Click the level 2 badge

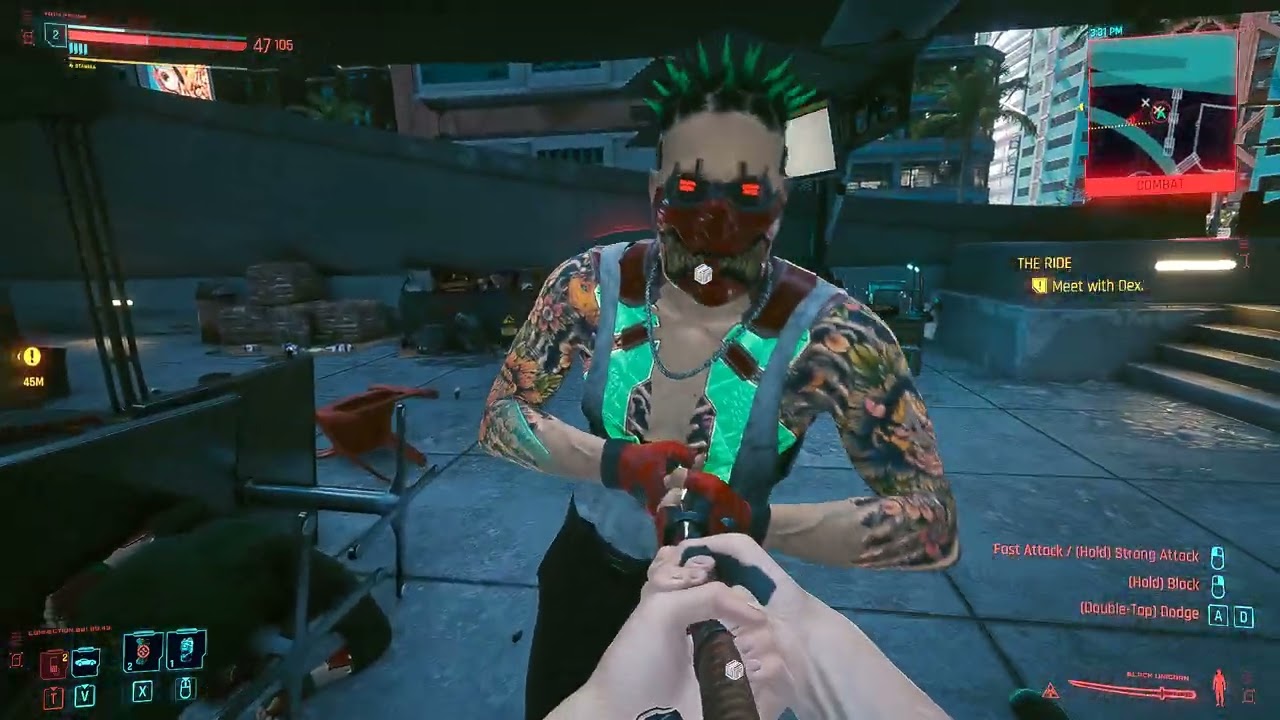click(x=55, y=36)
